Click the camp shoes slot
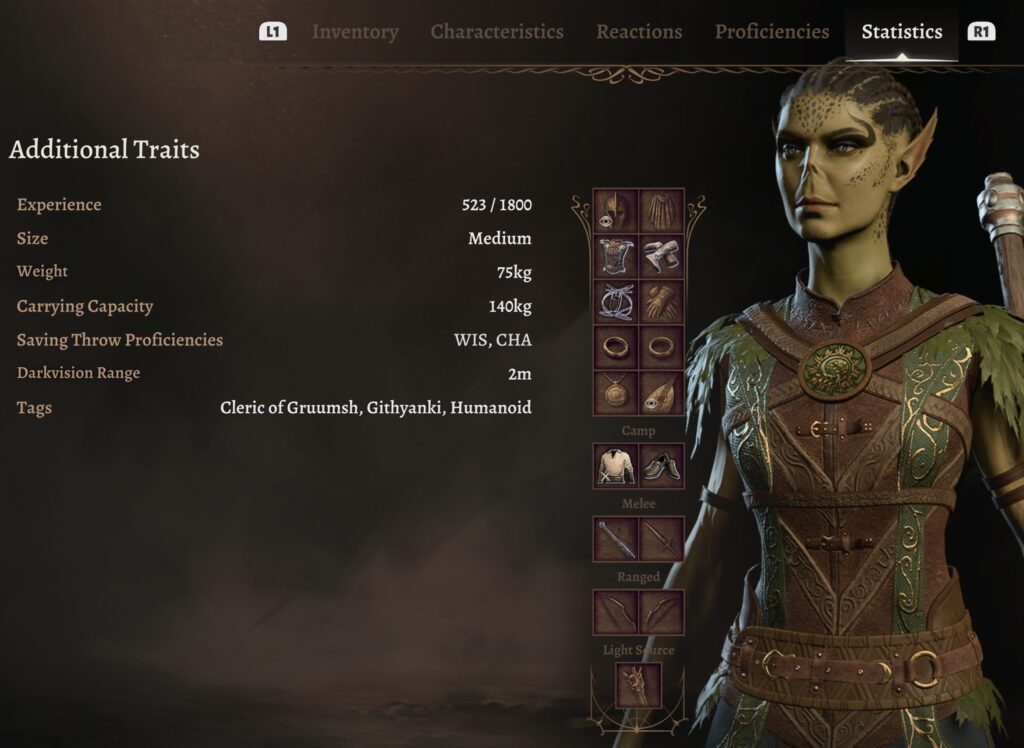 [x=662, y=466]
